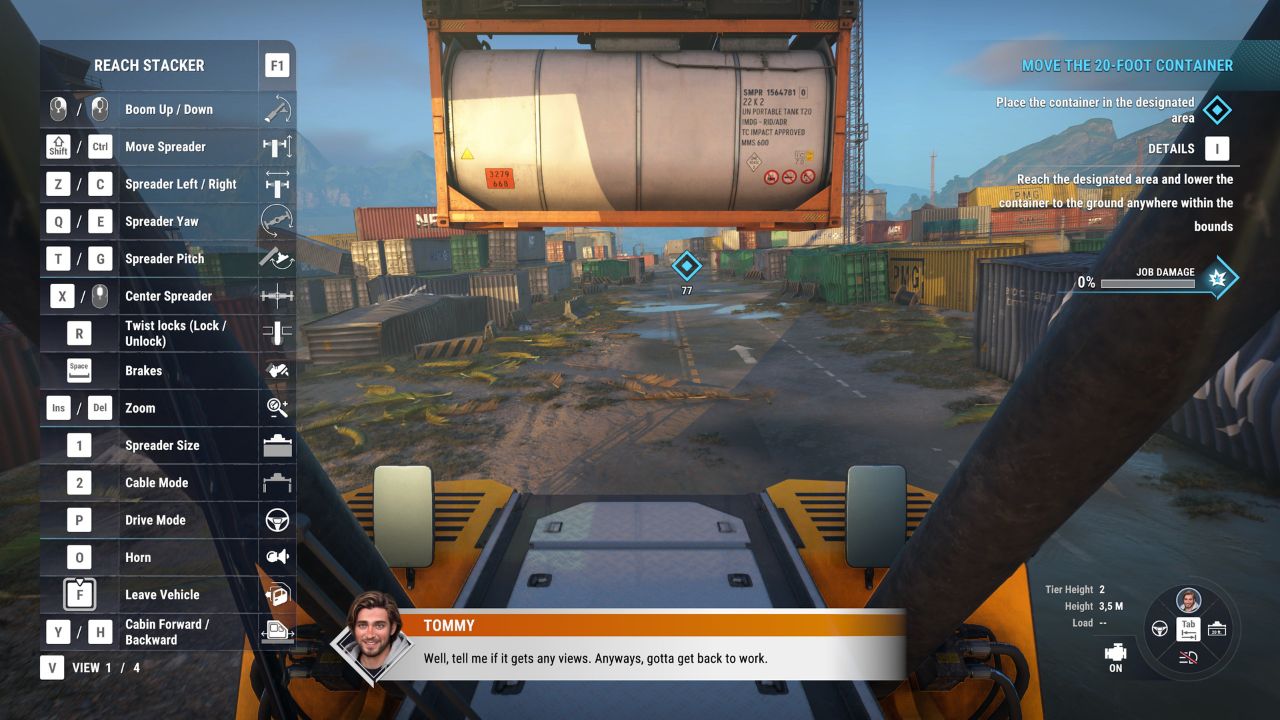Select the character portrait in the radial menu
Viewport: 1280px width, 720px height.
1189,601
